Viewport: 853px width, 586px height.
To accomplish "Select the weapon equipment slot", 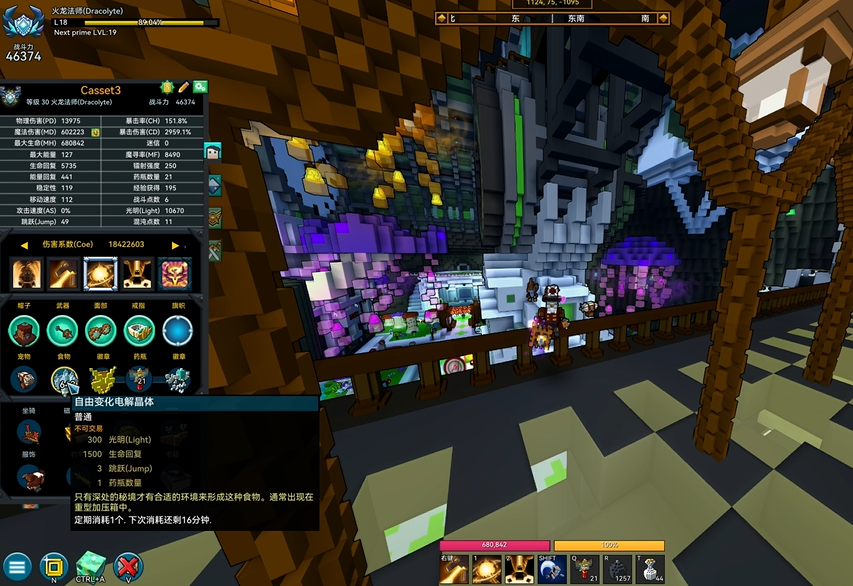I will pos(62,329).
